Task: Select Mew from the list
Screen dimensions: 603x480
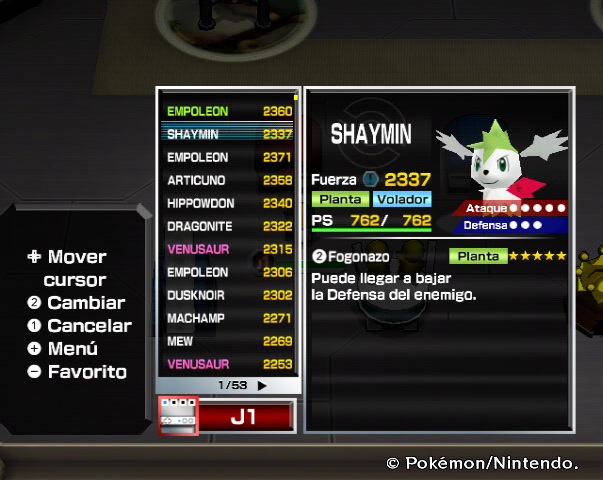Action: [229, 341]
